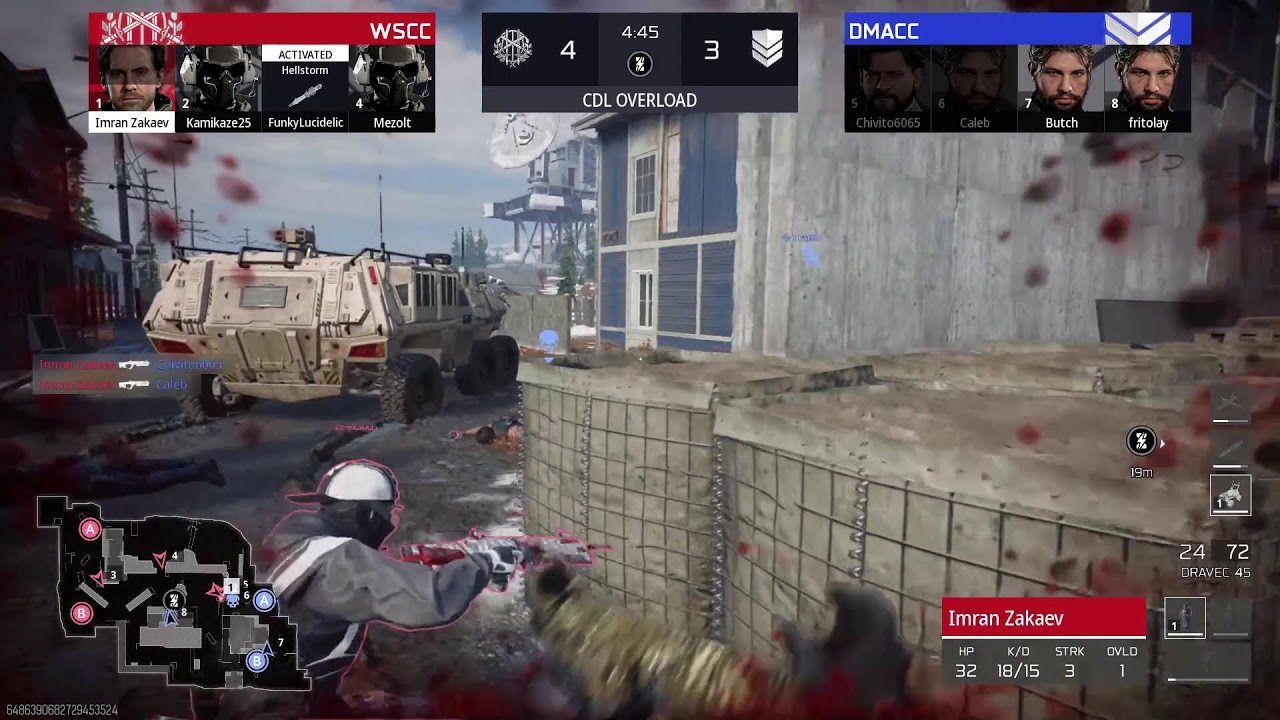The image size is (1280, 720).
Task: Pick Caleb's greyed-out player portrait
Action: pyautogui.click(x=974, y=80)
